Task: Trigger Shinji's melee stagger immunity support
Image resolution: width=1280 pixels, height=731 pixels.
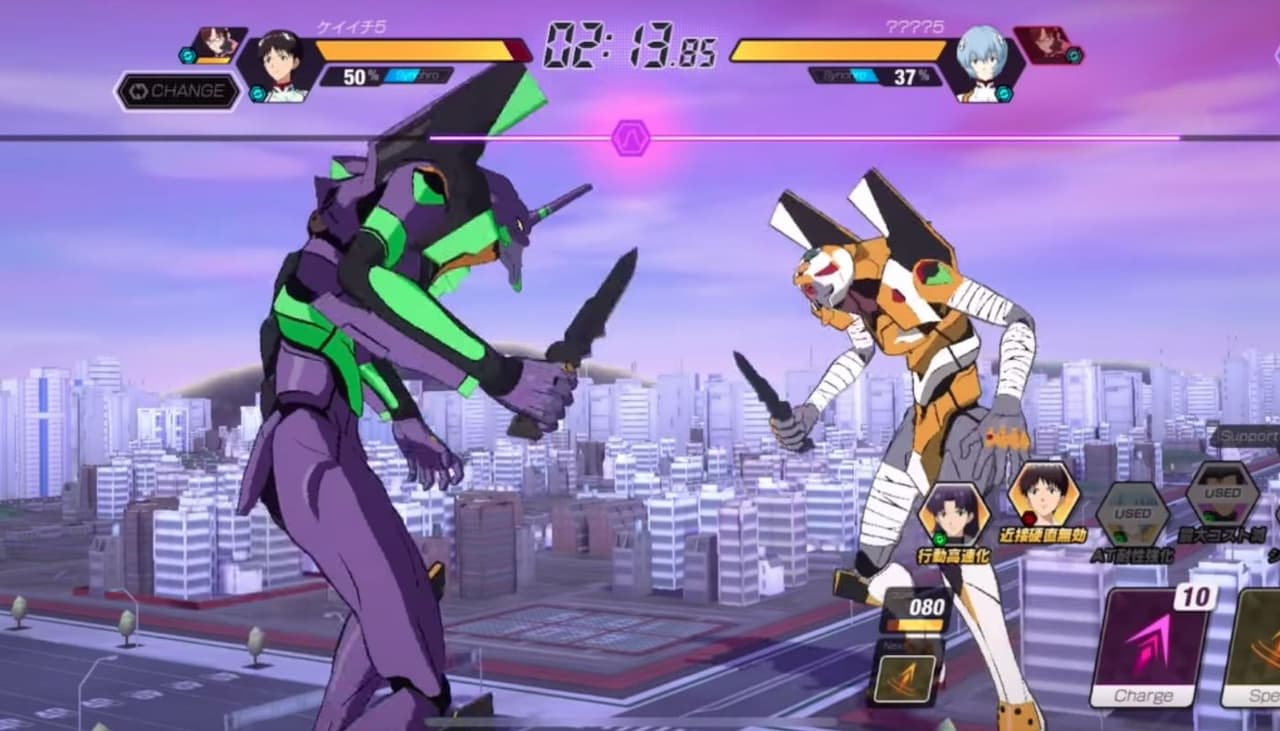Action: (x=1043, y=494)
